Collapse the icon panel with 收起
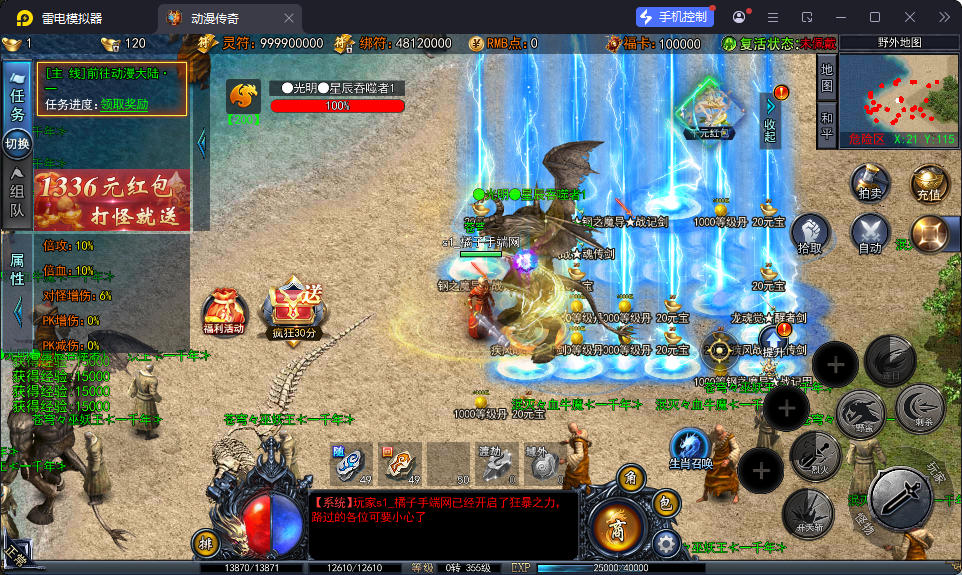Screen dimensions: 962x575 [x=770, y=120]
